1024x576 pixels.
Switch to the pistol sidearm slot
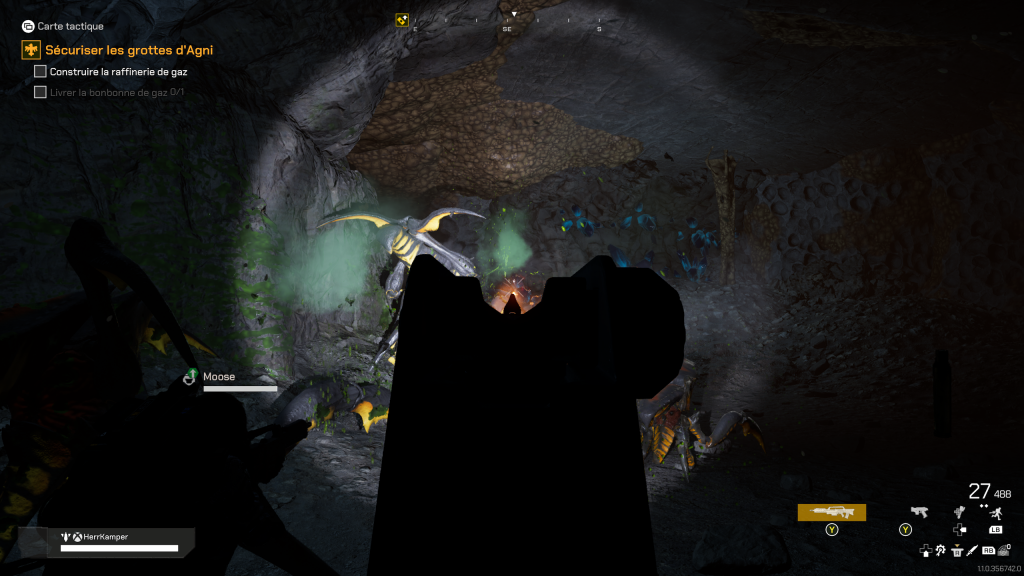(918, 512)
